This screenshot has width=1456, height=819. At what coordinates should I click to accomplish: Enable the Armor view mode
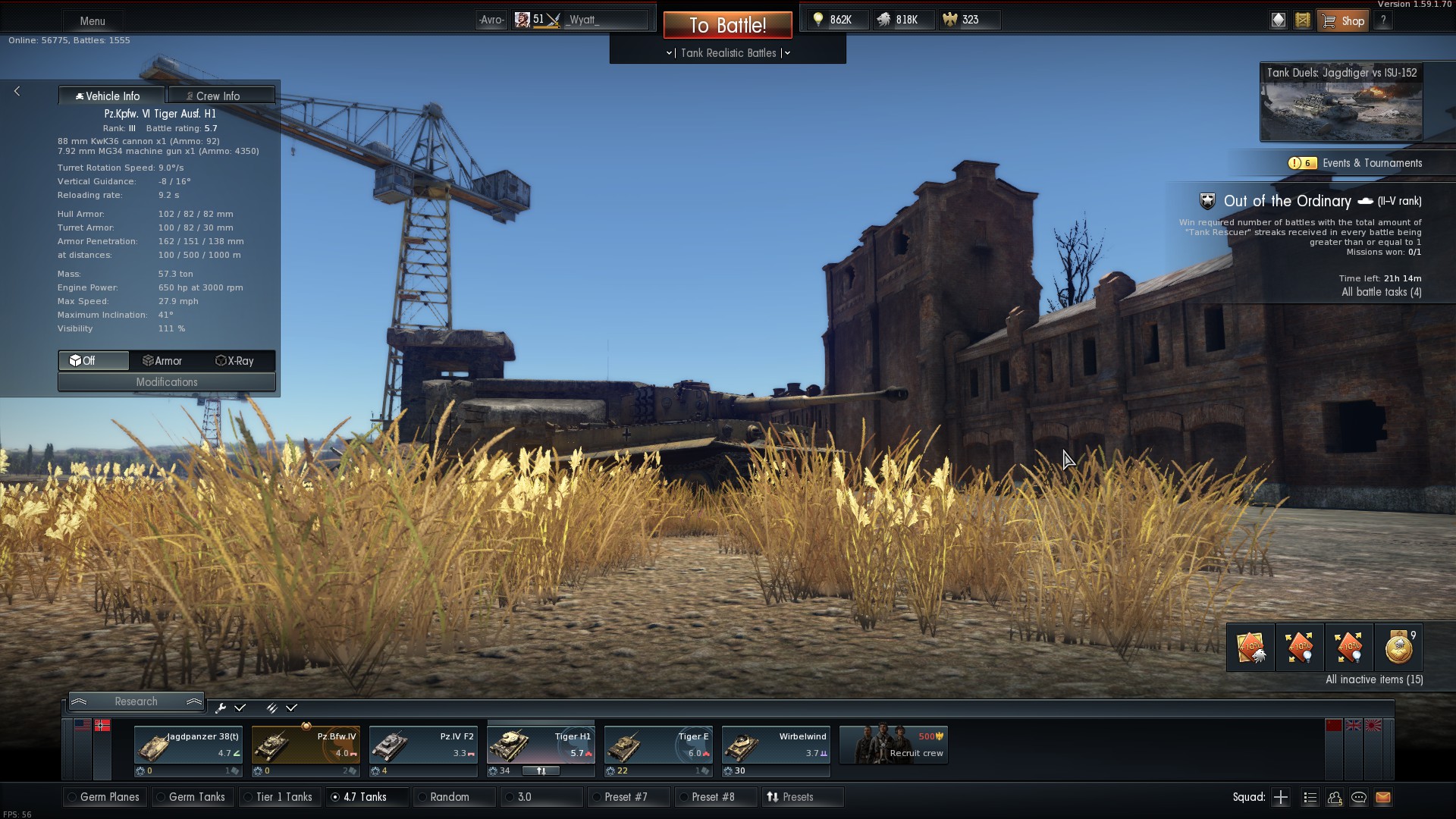click(x=163, y=361)
